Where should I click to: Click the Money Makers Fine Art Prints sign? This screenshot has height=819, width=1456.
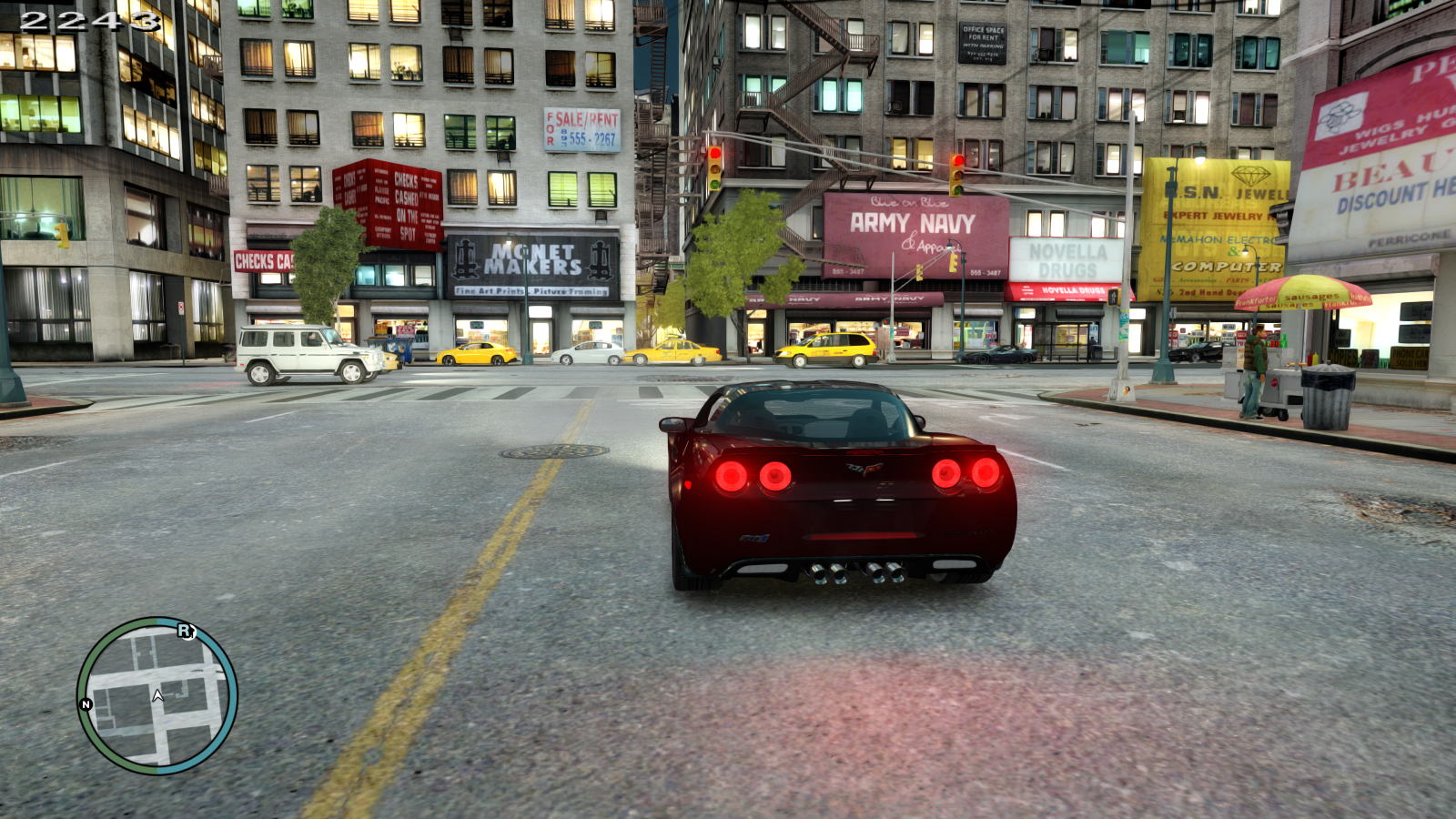click(532, 268)
